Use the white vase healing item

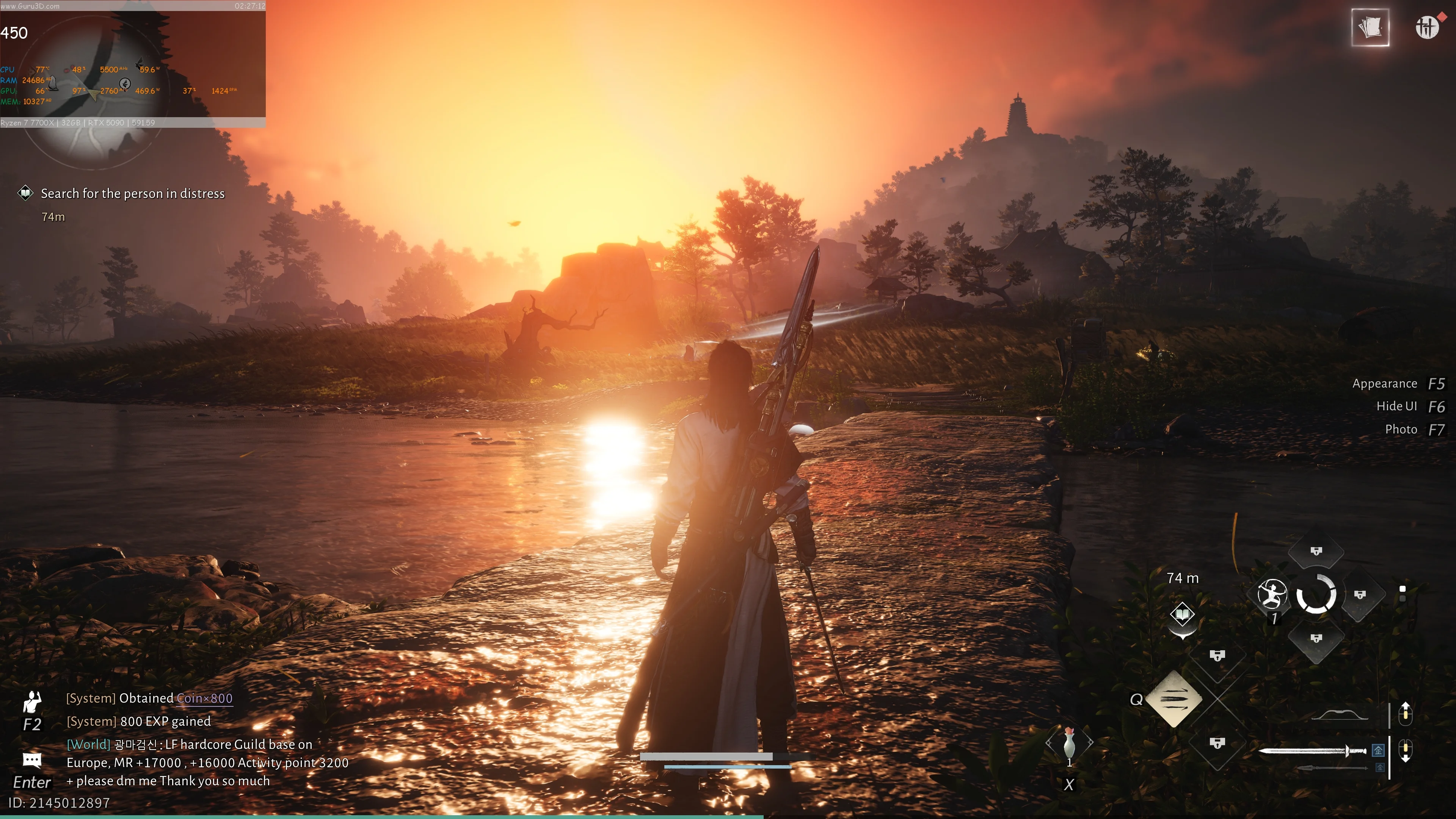1069,742
